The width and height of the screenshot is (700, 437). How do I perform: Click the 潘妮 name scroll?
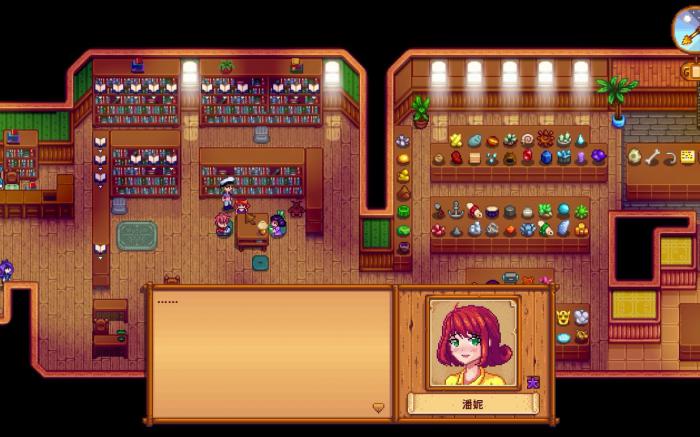[472, 404]
